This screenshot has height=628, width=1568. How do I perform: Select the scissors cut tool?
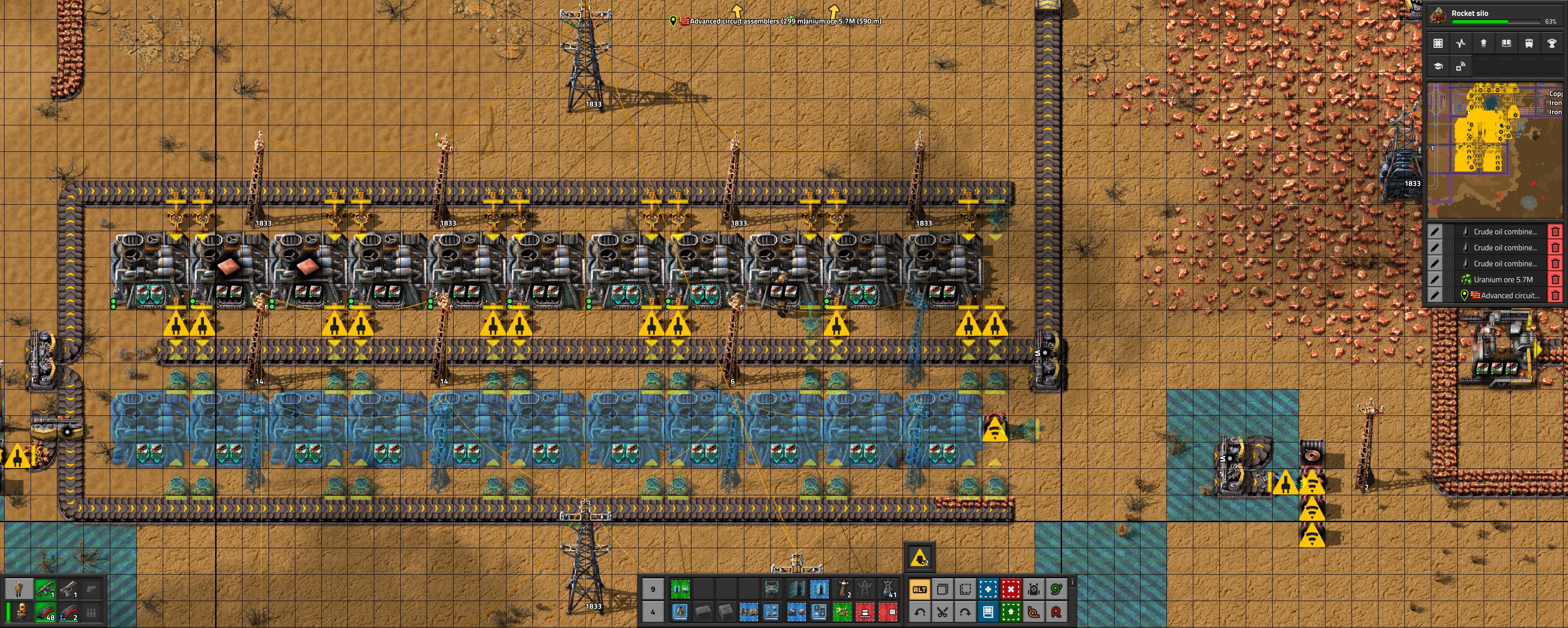point(942,612)
